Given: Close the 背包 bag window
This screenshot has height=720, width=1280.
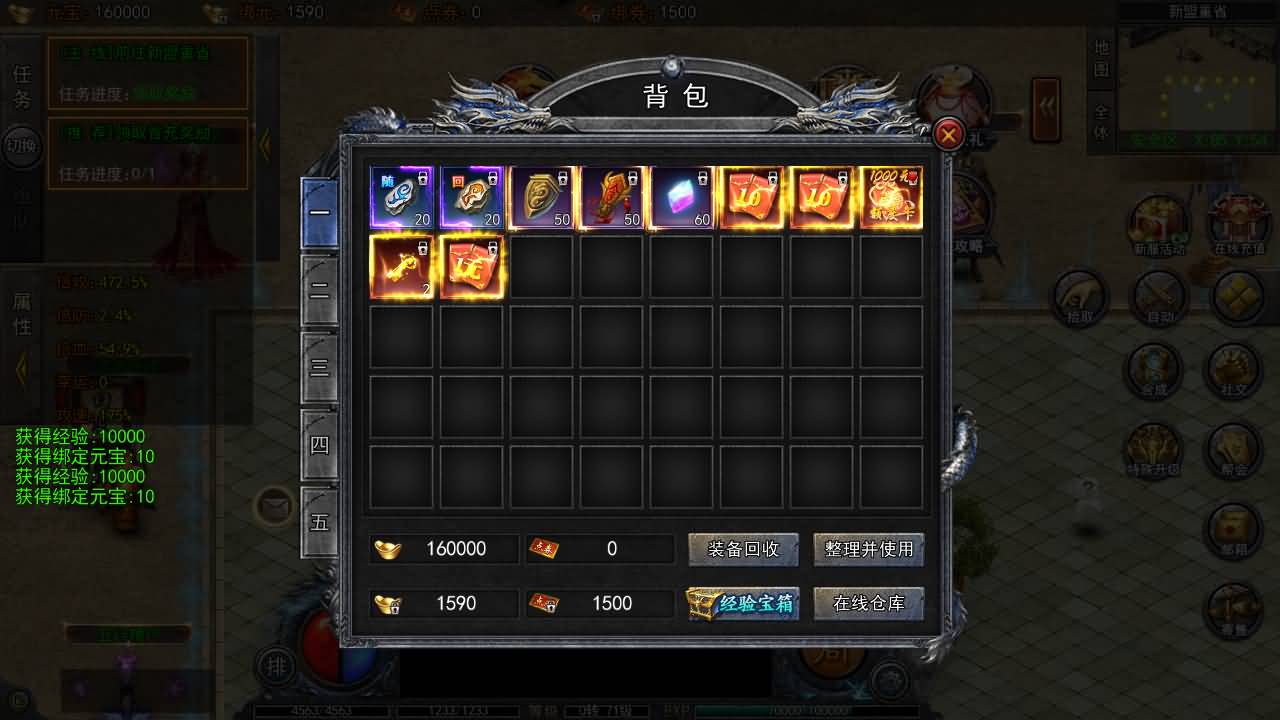Looking at the screenshot, I should [948, 134].
